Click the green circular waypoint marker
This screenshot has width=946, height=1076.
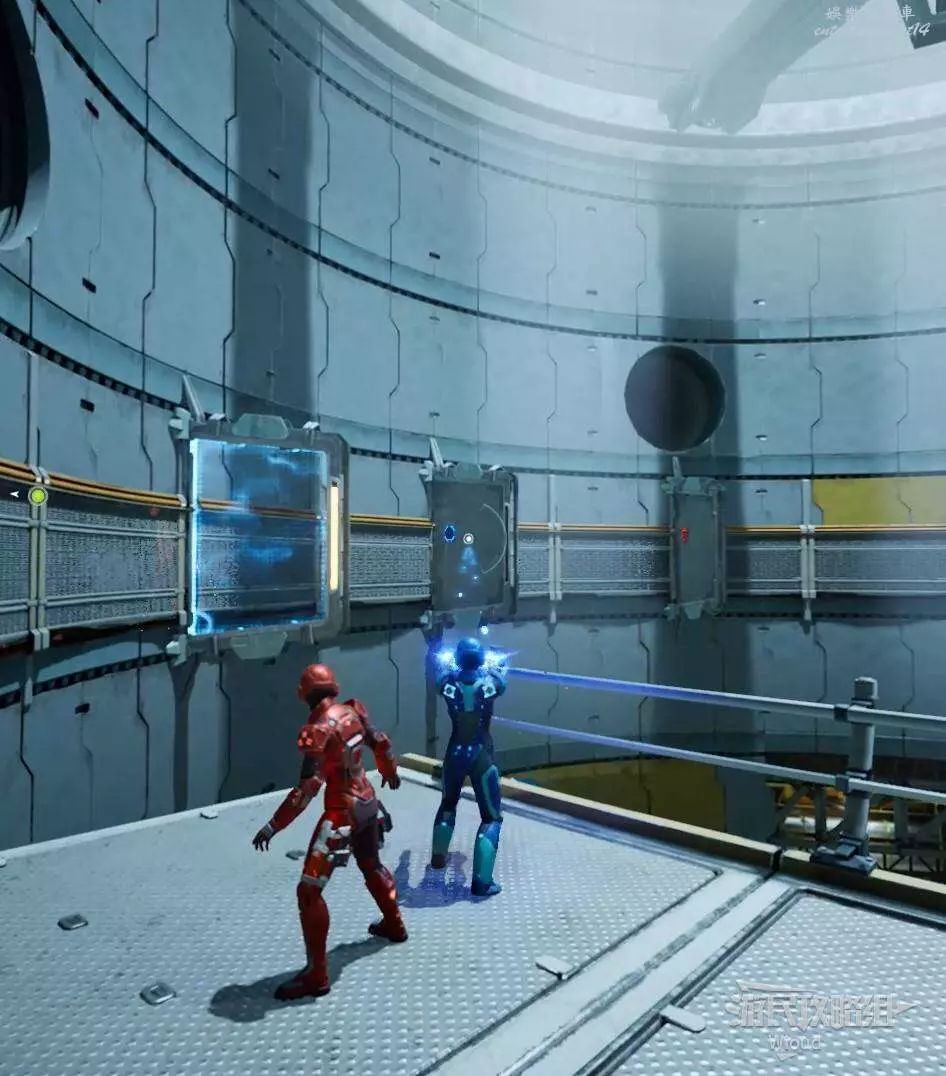pyautogui.click(x=38, y=495)
